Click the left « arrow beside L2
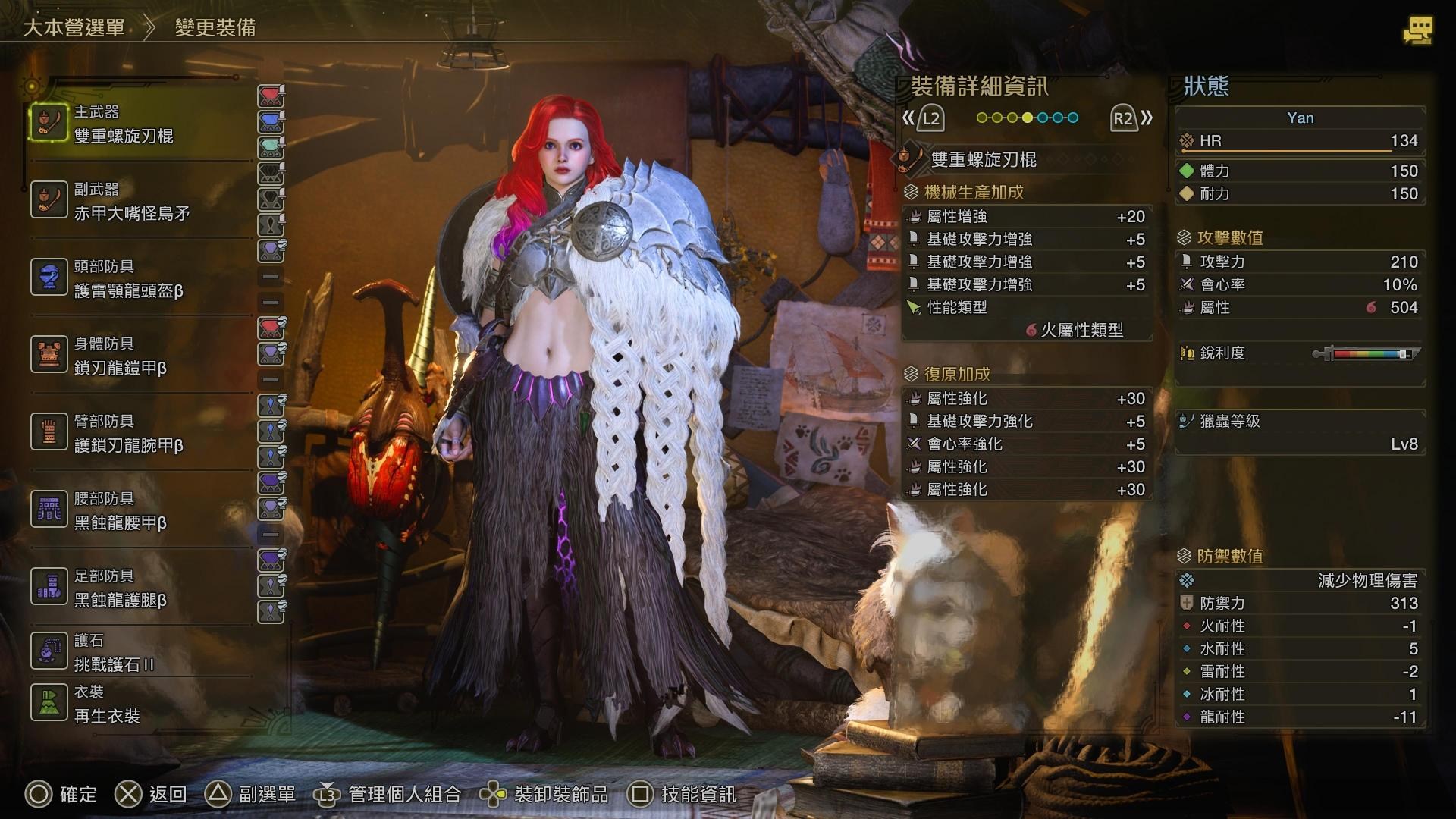1456x819 pixels. [908, 118]
